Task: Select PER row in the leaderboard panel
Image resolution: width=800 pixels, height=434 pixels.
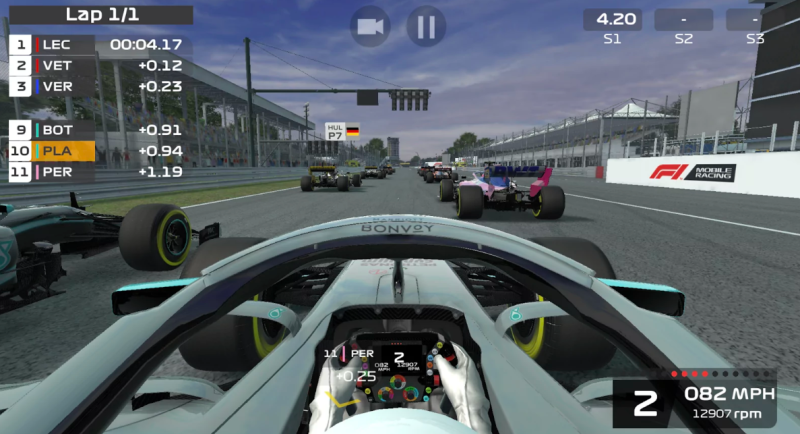Action: tap(100, 172)
